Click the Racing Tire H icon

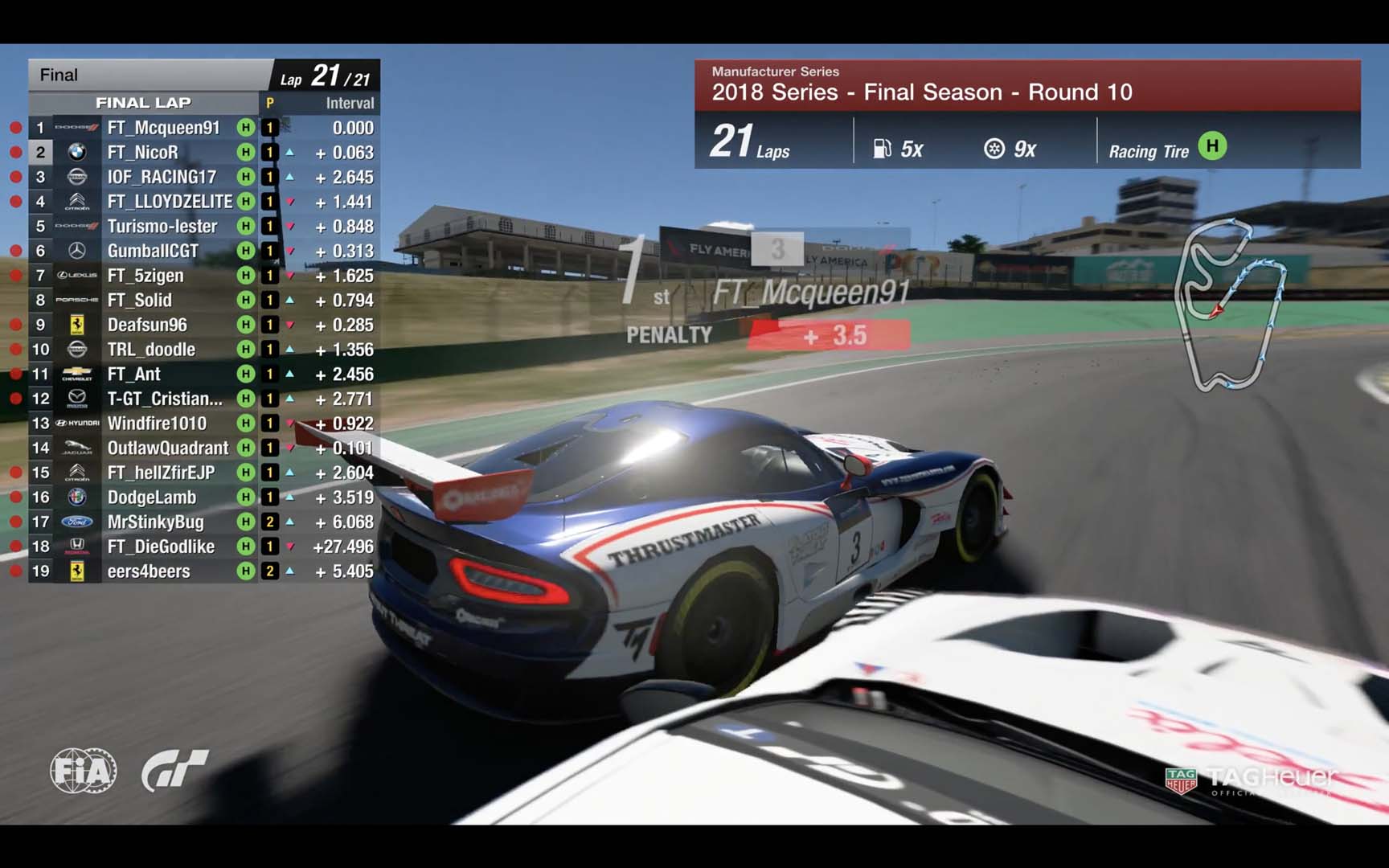[1212, 146]
